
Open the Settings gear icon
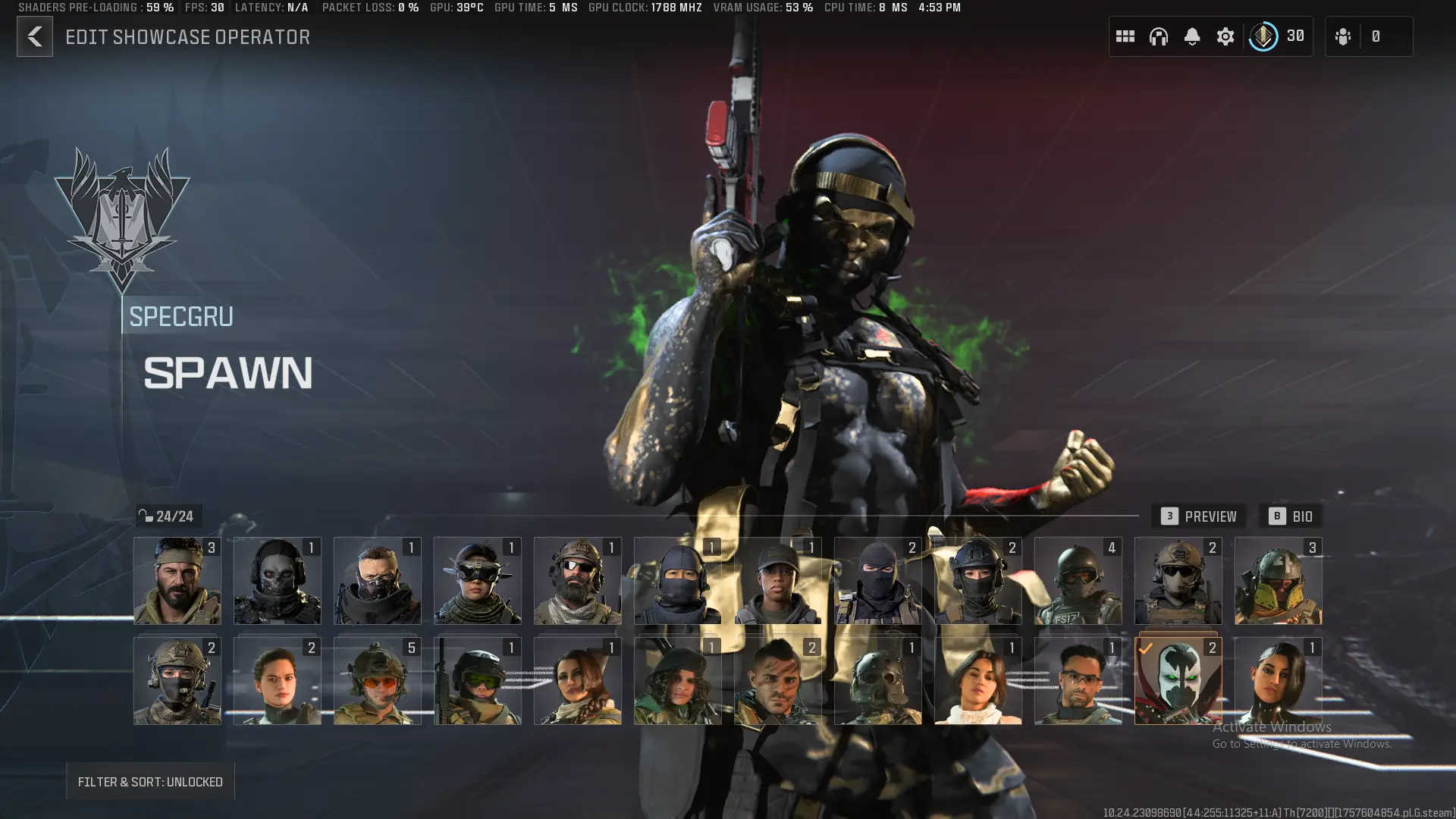tap(1225, 36)
